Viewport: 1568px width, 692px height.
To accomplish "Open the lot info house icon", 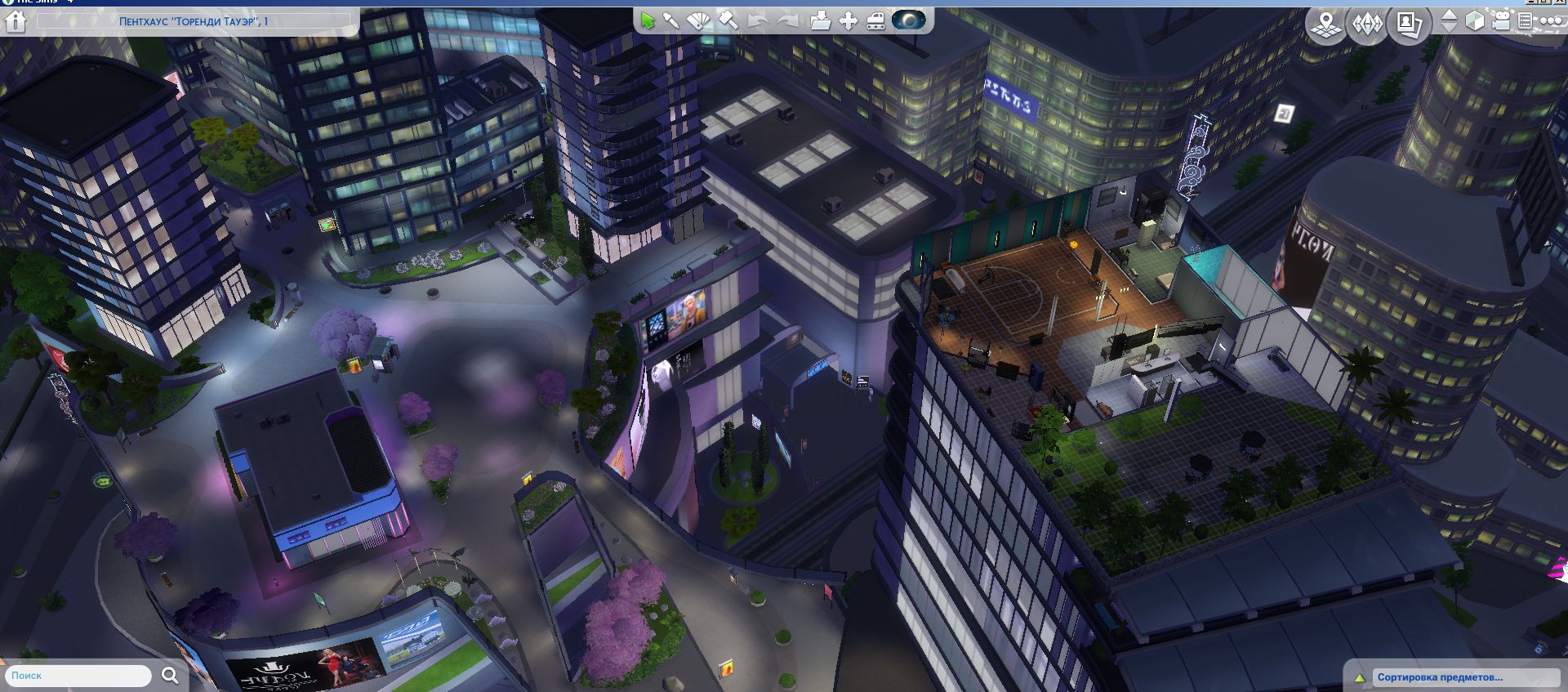I will (x=16, y=21).
